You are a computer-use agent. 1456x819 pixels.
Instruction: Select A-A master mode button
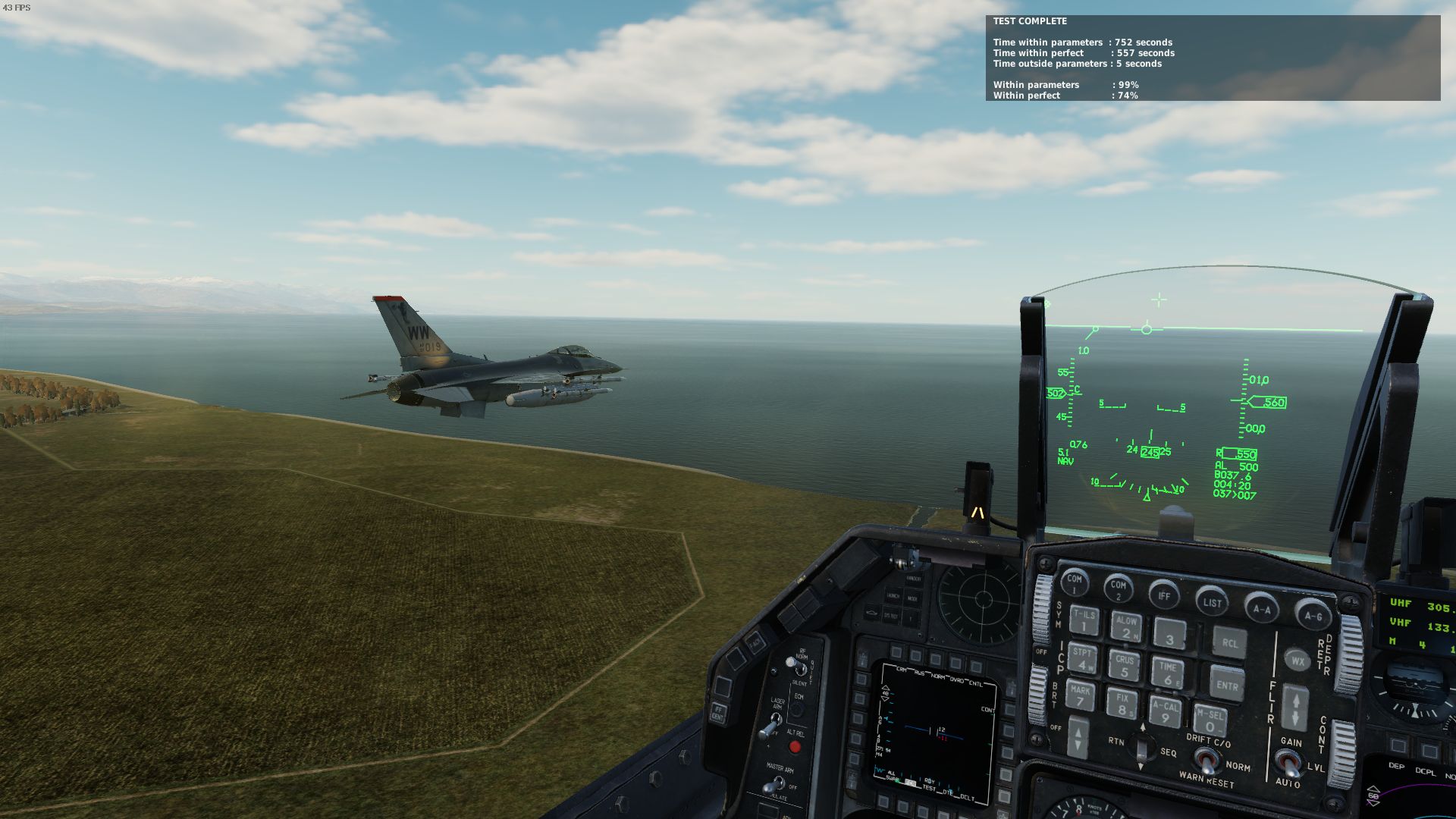pyautogui.click(x=1261, y=608)
